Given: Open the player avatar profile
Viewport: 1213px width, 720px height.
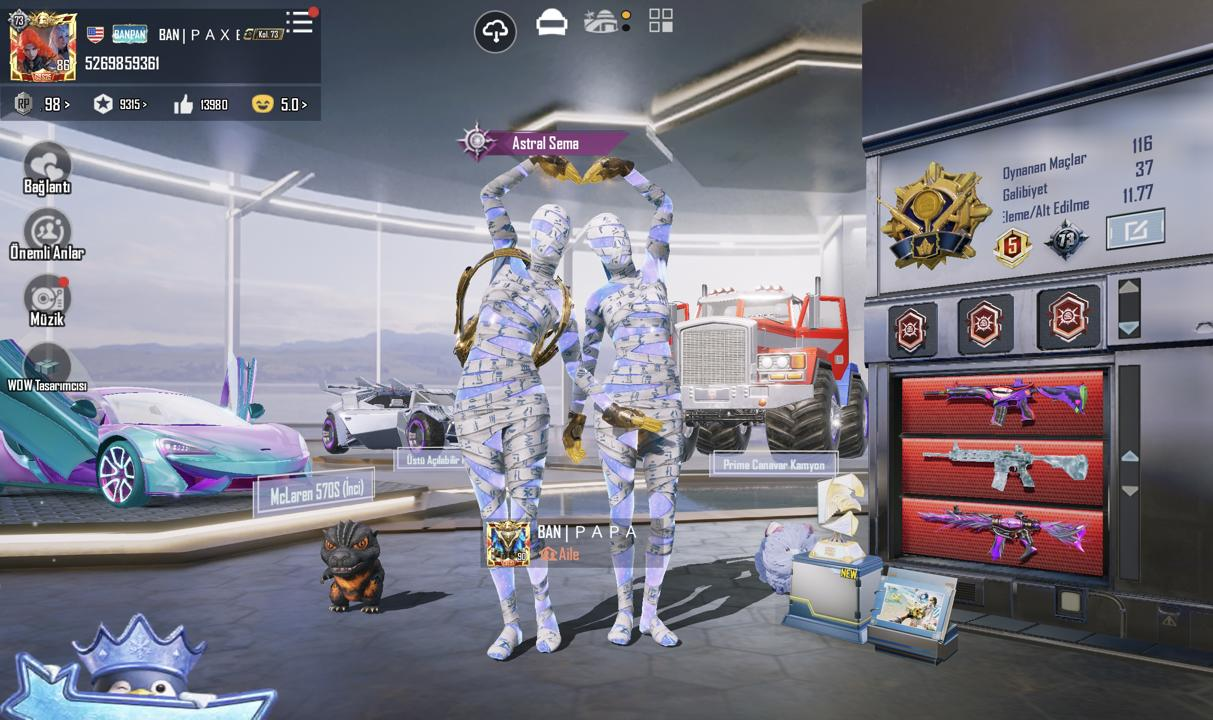Looking at the screenshot, I should pos(43,47).
